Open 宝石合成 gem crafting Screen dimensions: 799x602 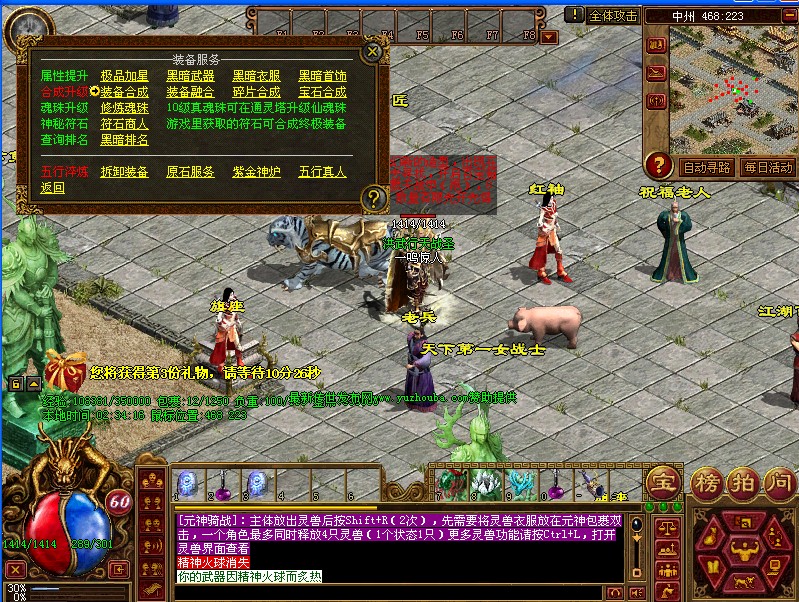(x=322, y=92)
